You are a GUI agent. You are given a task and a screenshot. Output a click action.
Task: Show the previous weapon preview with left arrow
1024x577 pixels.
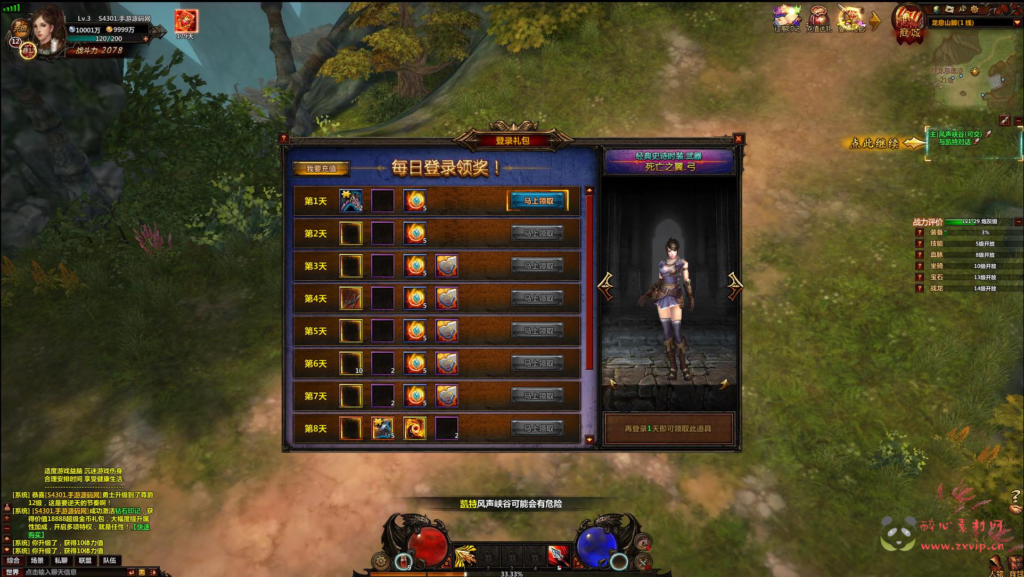(606, 284)
